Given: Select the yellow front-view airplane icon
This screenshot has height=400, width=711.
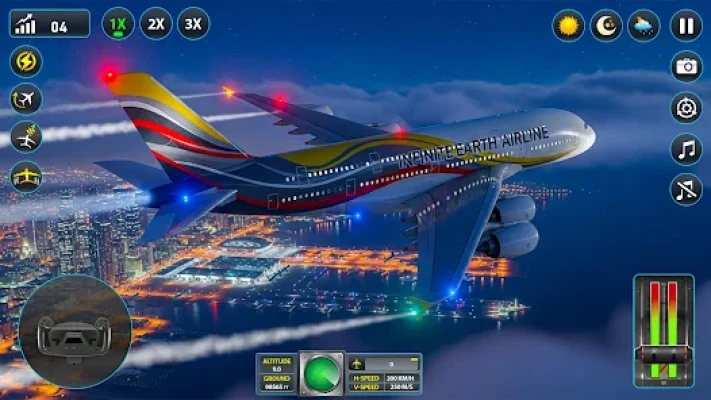Looking at the screenshot, I should (26, 174).
